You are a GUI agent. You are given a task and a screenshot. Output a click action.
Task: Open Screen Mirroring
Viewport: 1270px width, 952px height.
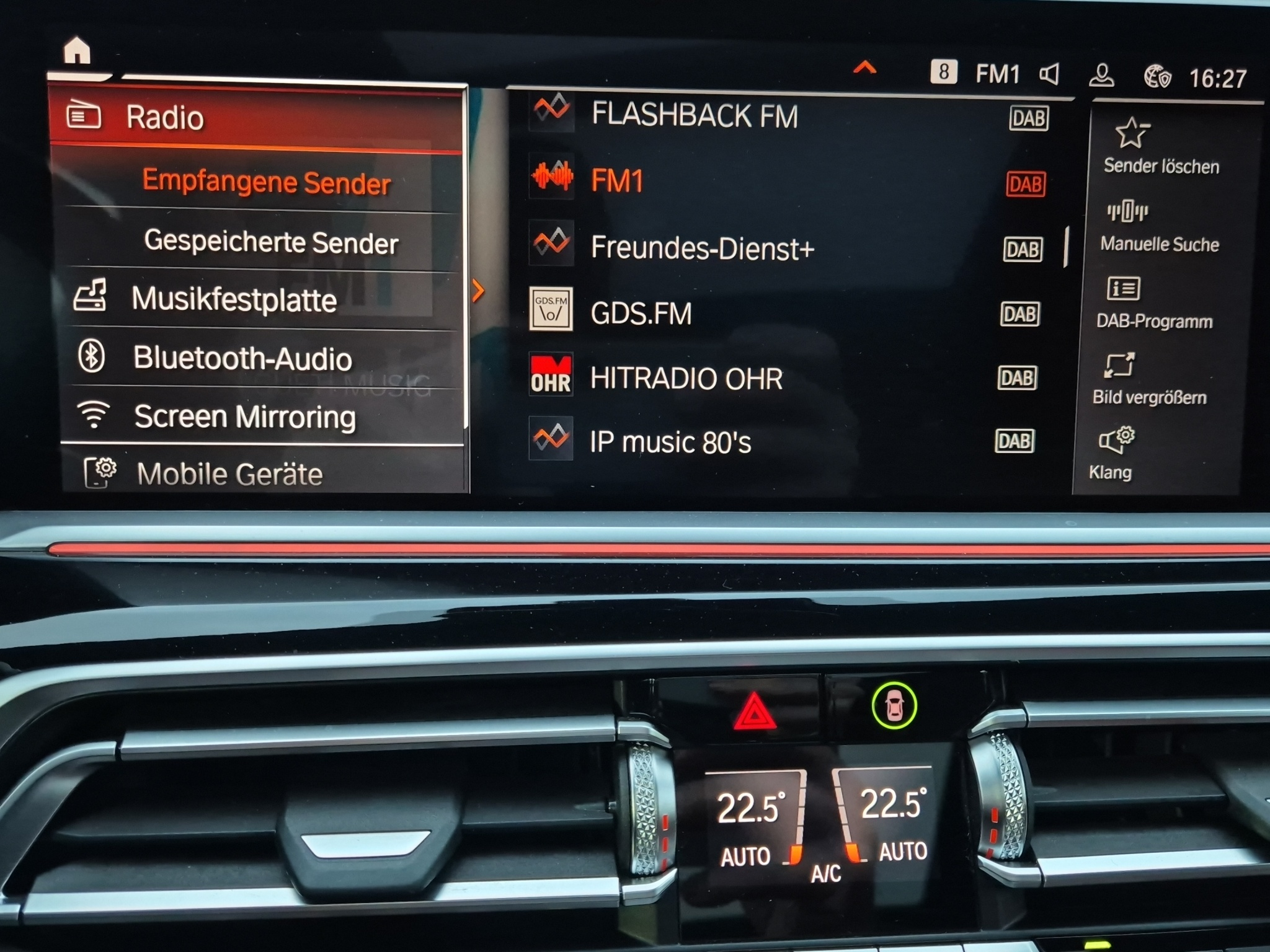pos(245,416)
